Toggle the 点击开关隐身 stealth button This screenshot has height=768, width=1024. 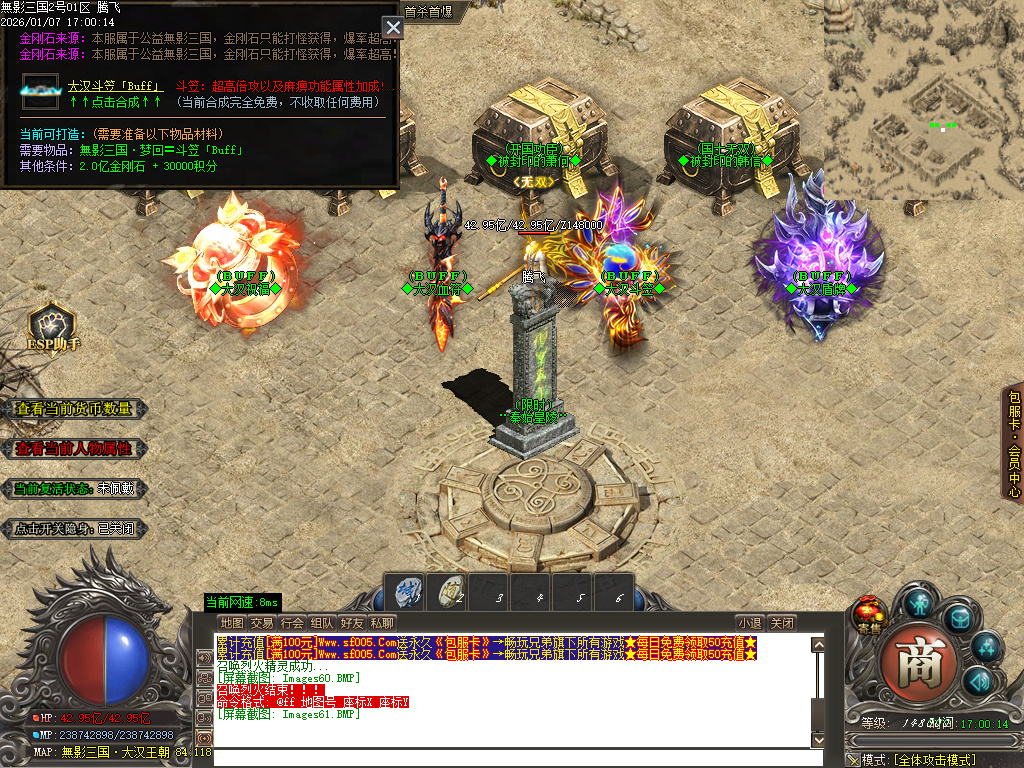[x=74, y=529]
